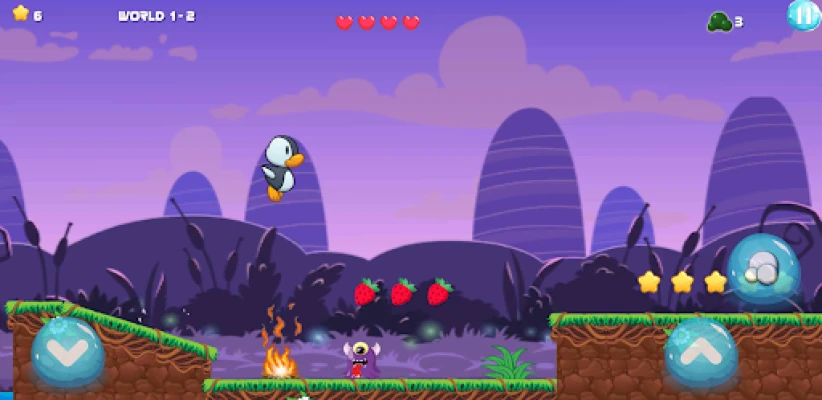Image resolution: width=822 pixels, height=400 pixels.
Task: Throw a snowball with the attack bubble
Action: coord(763,268)
